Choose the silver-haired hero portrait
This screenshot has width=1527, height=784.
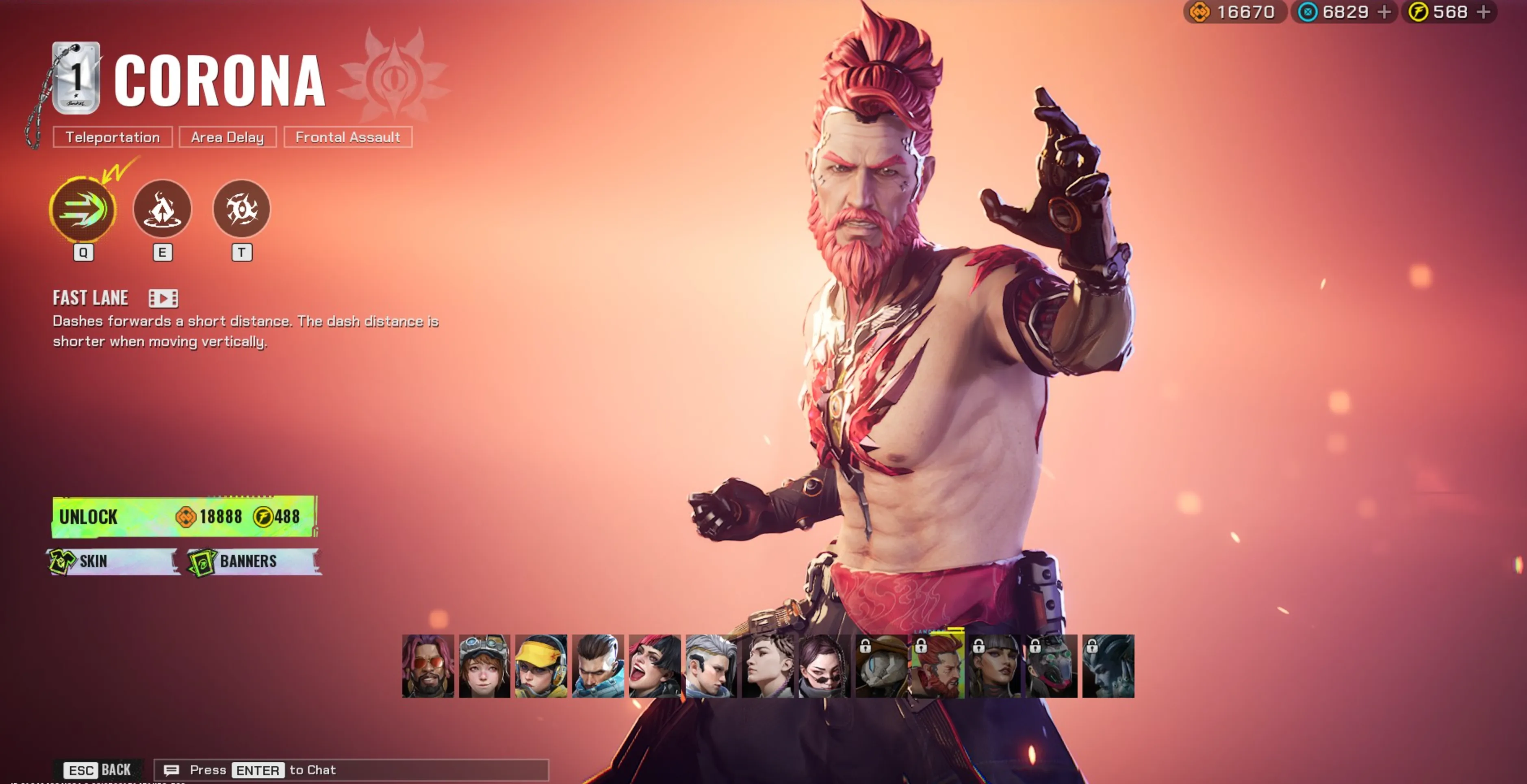pyautogui.click(x=711, y=666)
